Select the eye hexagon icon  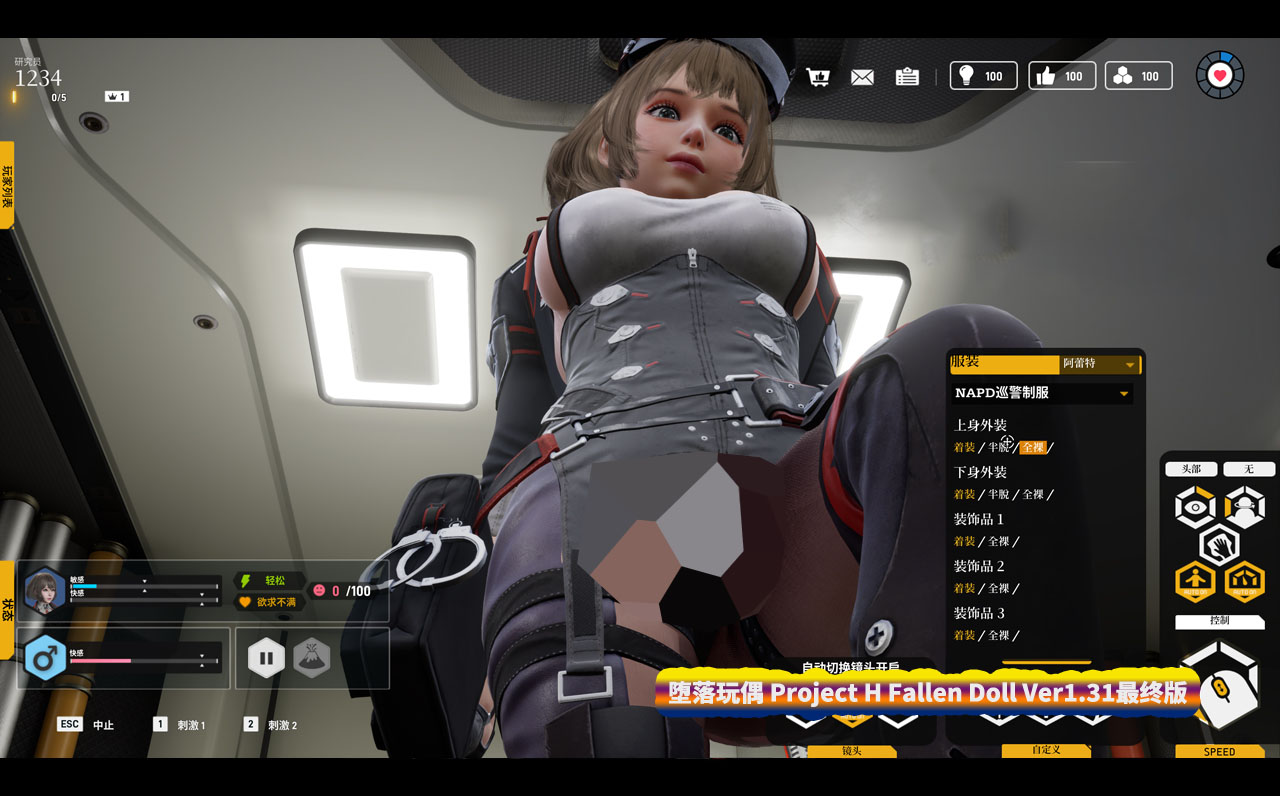[x=1195, y=508]
